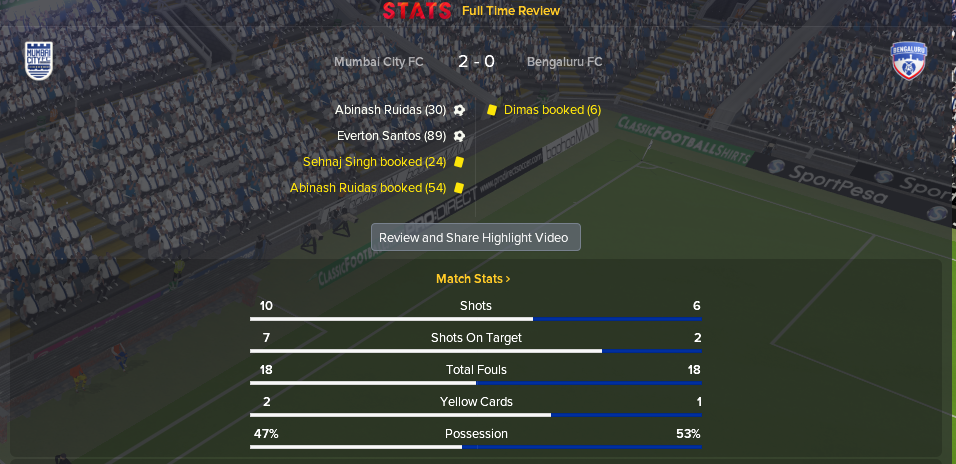Screen dimensions: 956x464
Task: View the Everton Santos goal at 89 minutes
Action: pyautogui.click(x=392, y=136)
